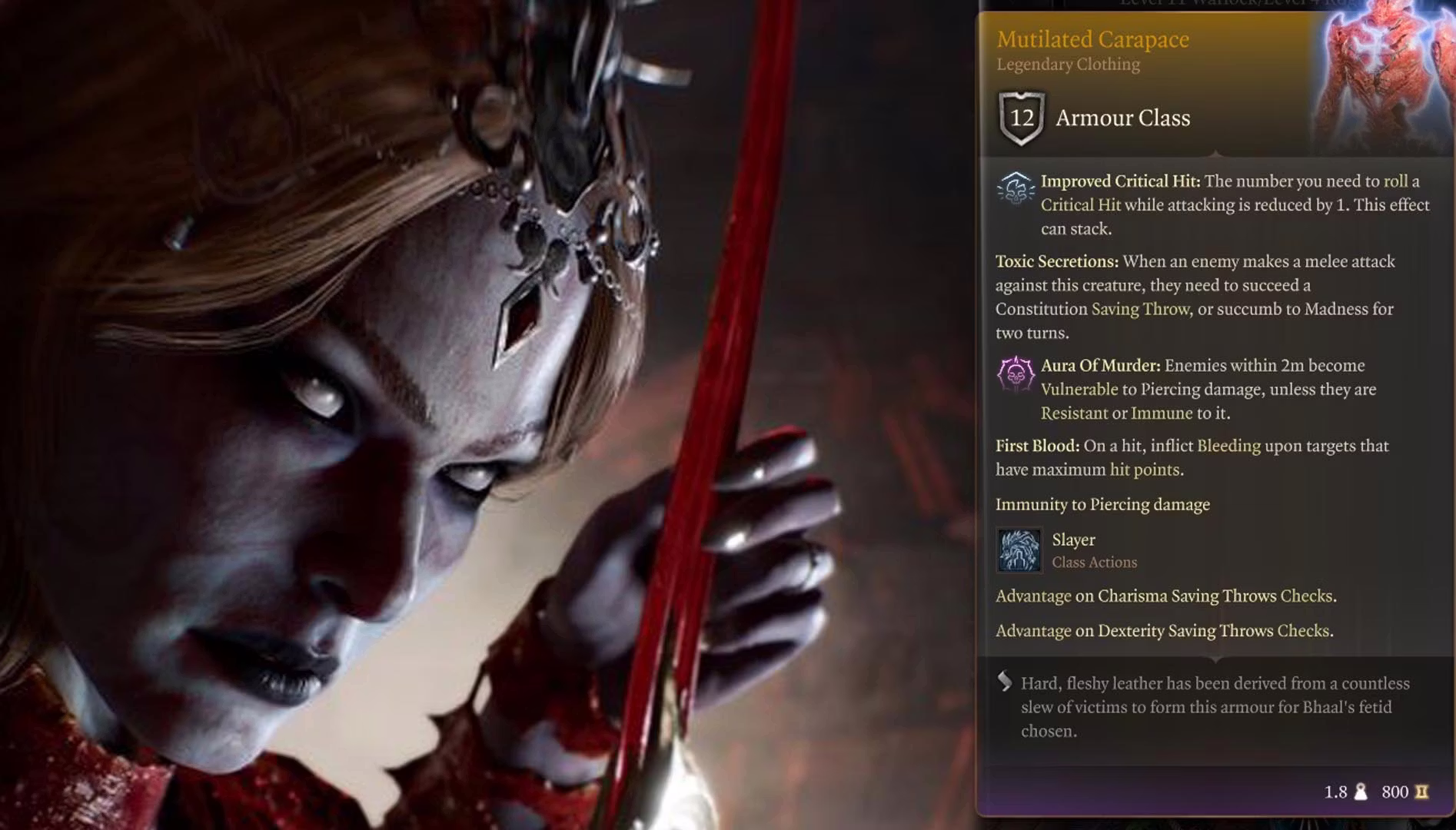Click Advantage in the Charisma Saving Throws line
Screen dimensions: 1456x830
(x=1032, y=596)
